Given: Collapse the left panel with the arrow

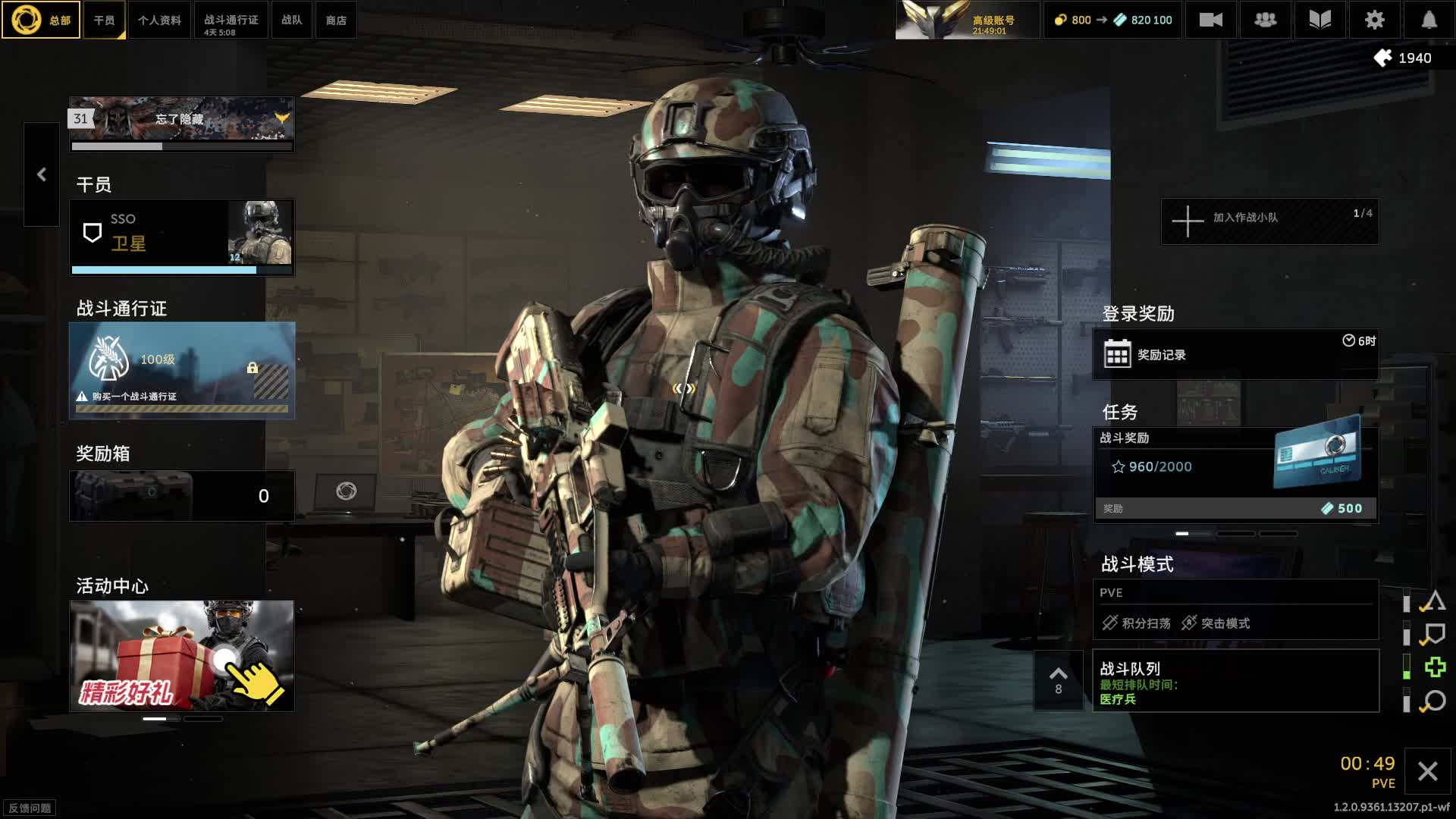Looking at the screenshot, I should (42, 174).
